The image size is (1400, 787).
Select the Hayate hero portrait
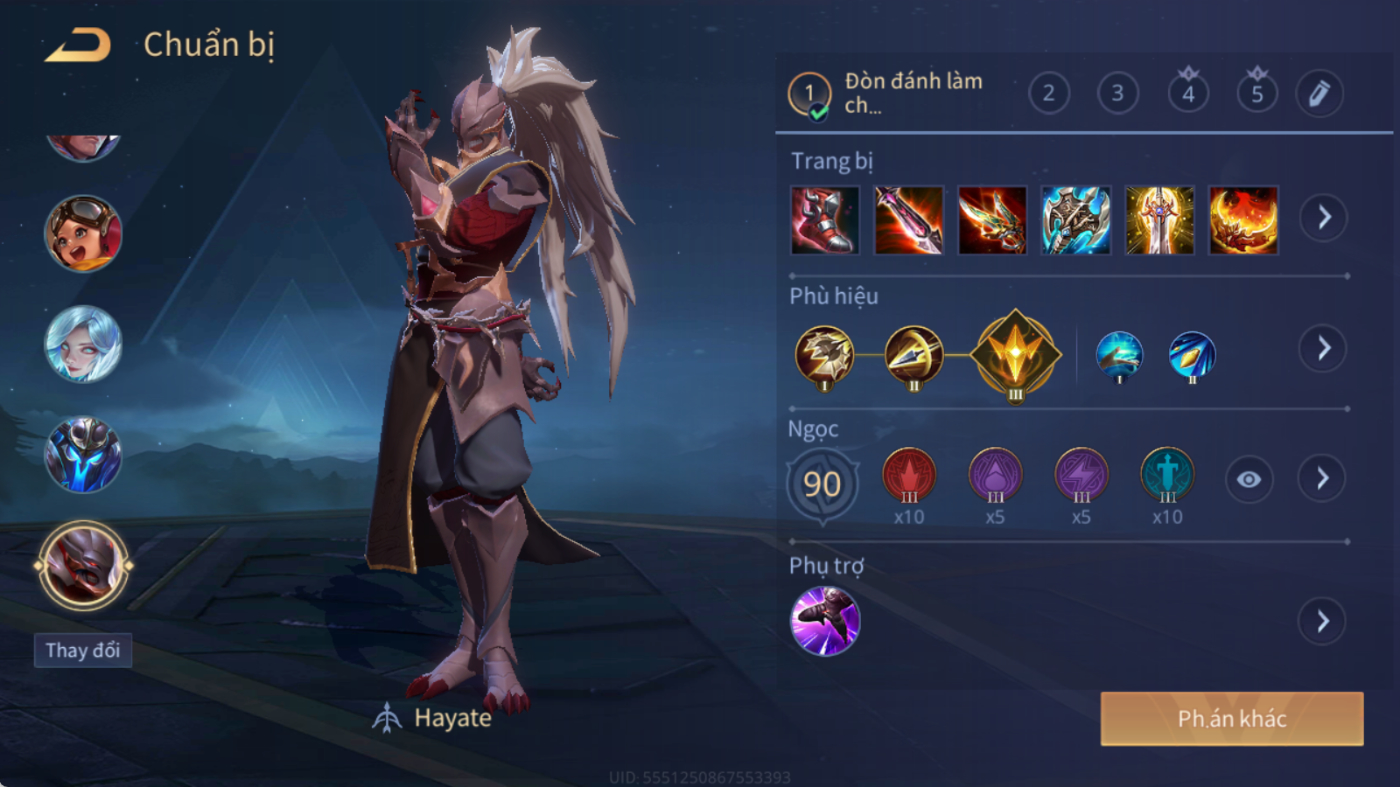click(x=83, y=566)
